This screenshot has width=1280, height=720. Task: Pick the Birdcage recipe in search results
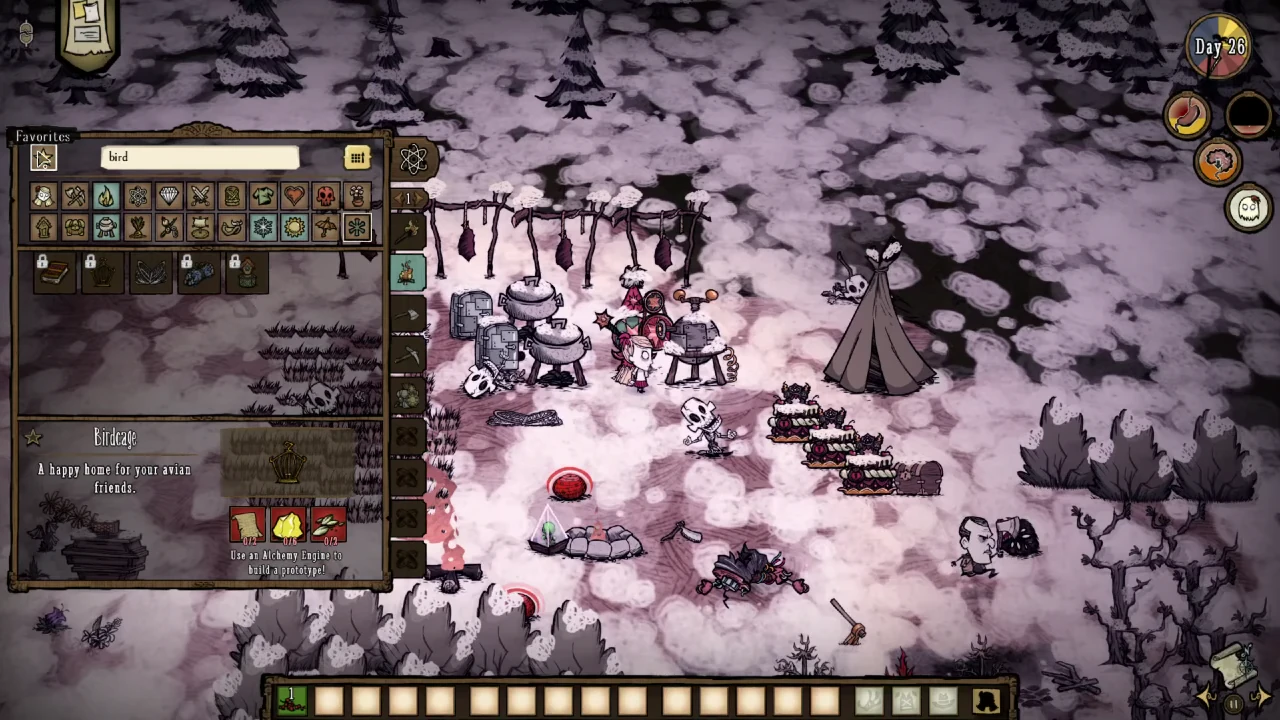(103, 273)
